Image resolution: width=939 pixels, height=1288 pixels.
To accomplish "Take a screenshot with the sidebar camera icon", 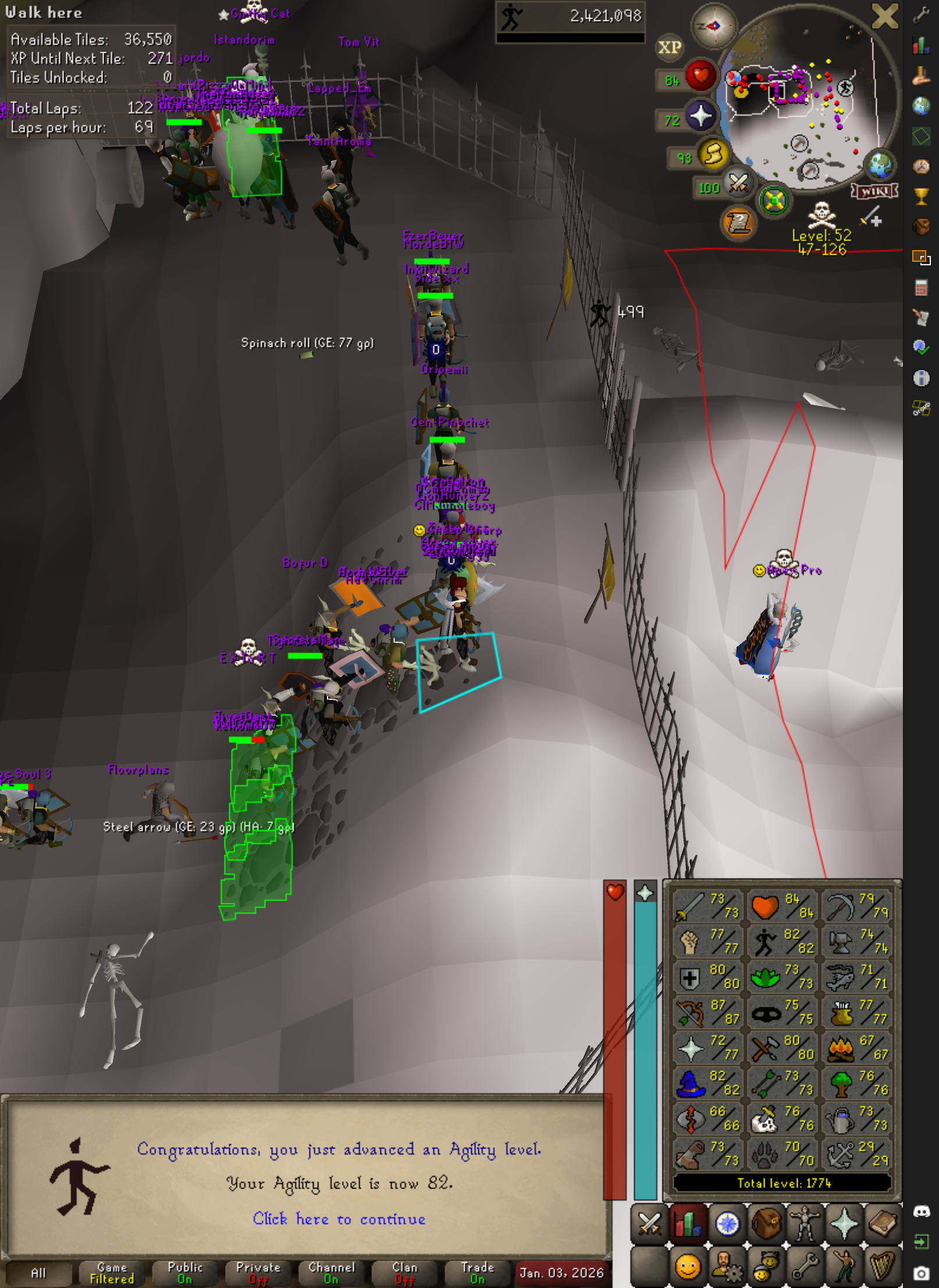I will tap(921, 1273).
